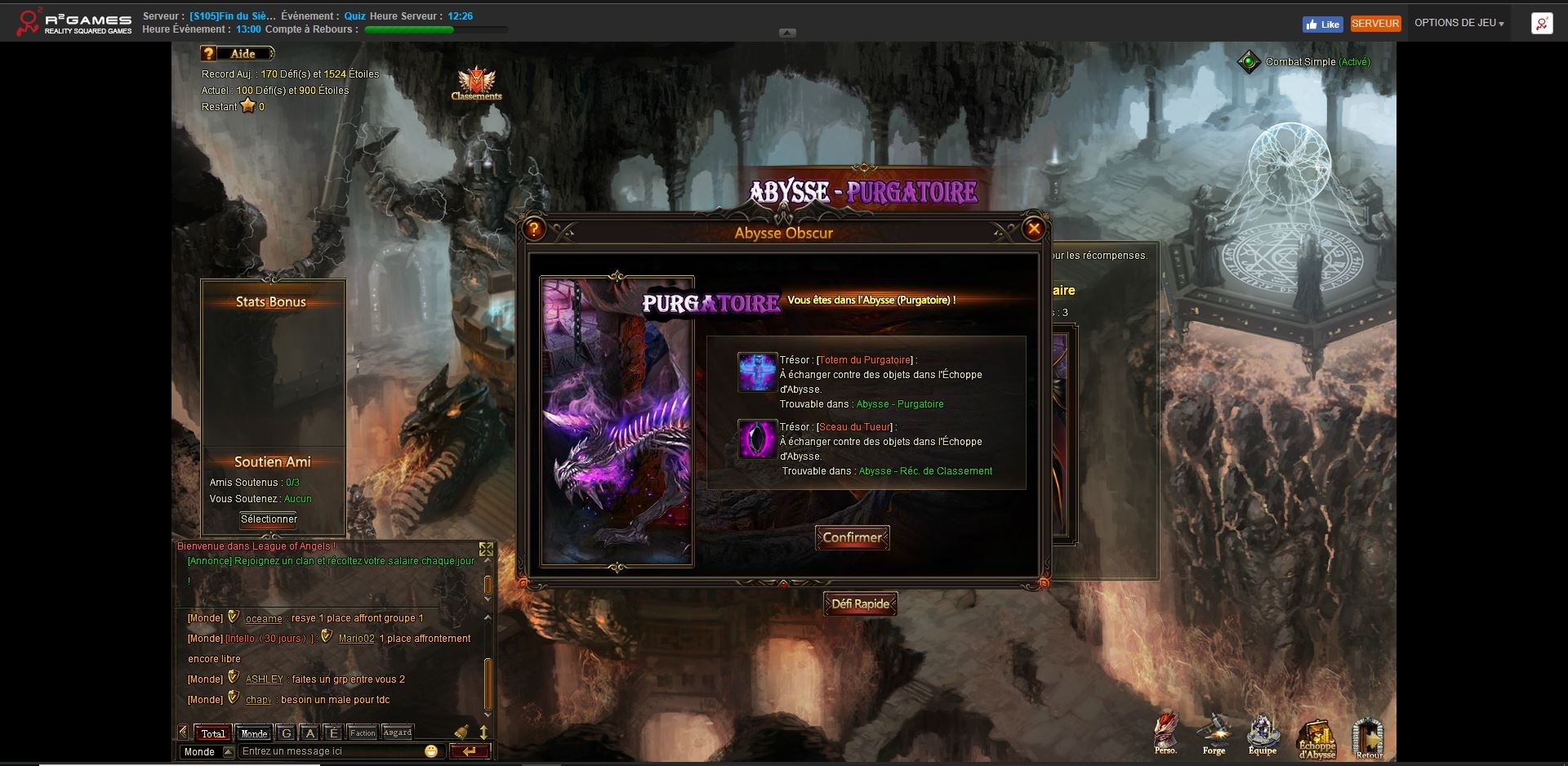The width and height of the screenshot is (1568, 766).
Task: Open the Forge menu
Action: [1214, 733]
